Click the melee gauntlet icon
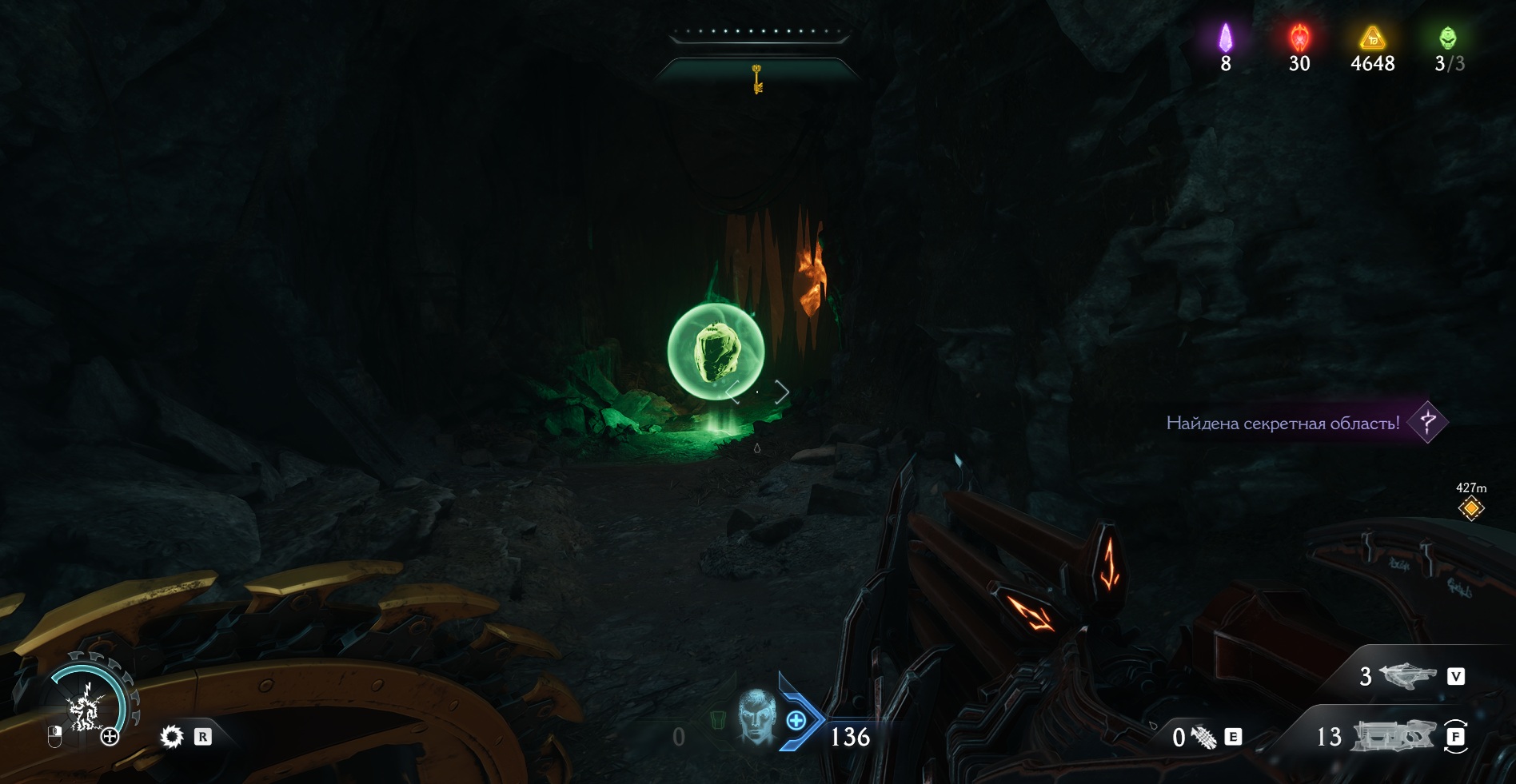Viewport: 1516px width, 784px height. click(x=1204, y=737)
